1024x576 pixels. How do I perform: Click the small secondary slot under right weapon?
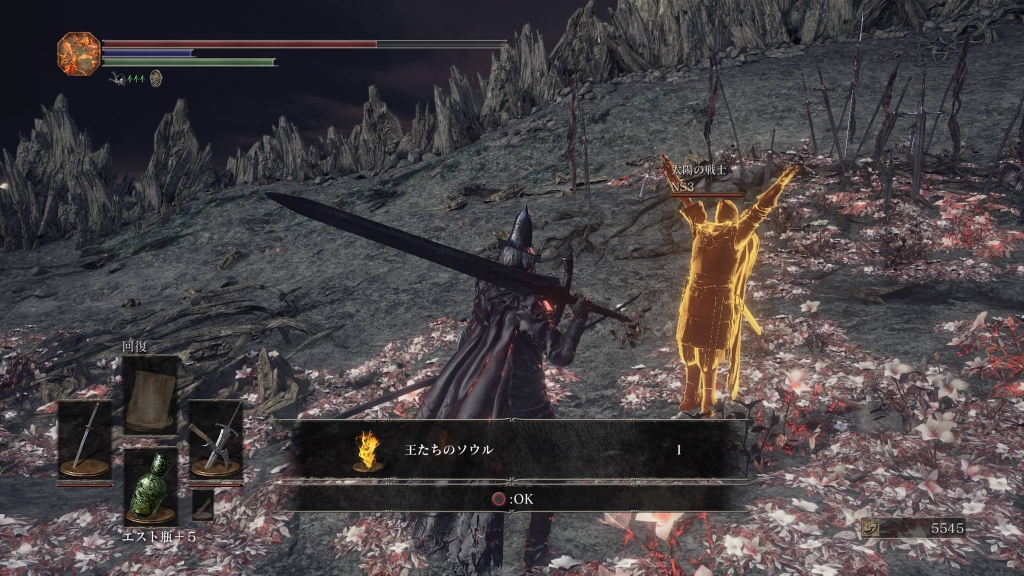[203, 503]
